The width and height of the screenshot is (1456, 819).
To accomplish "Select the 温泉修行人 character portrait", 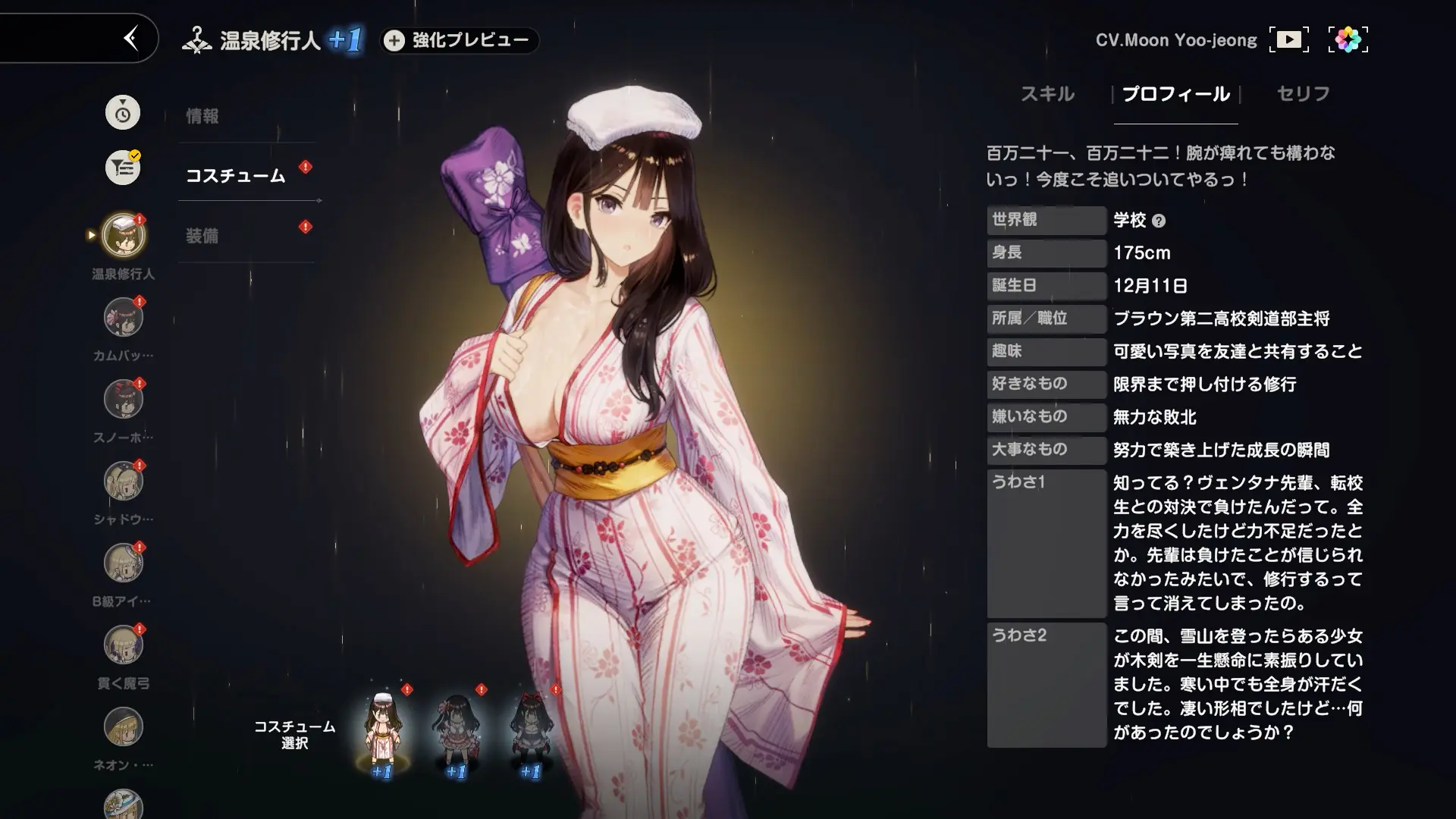I will pos(123,235).
